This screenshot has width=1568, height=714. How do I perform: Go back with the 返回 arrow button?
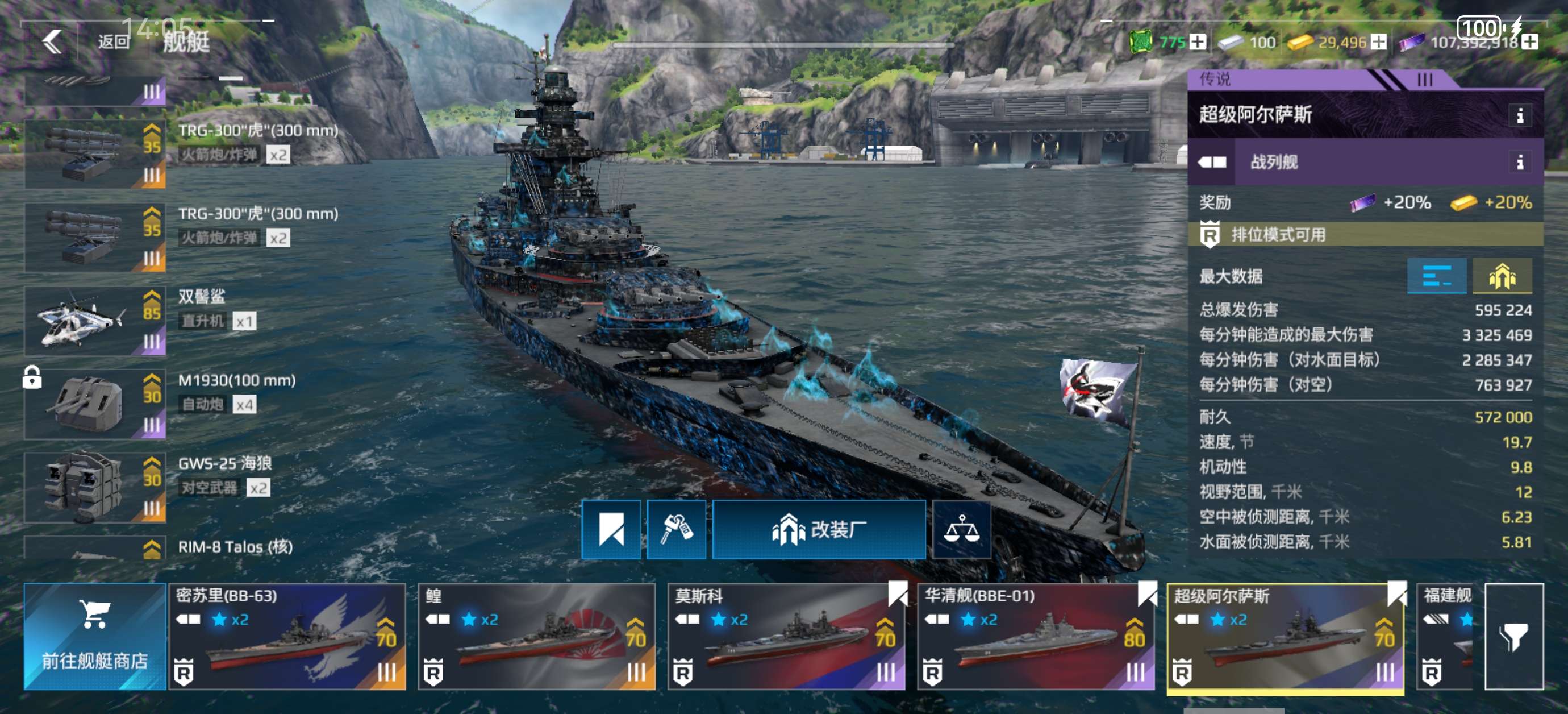point(53,41)
